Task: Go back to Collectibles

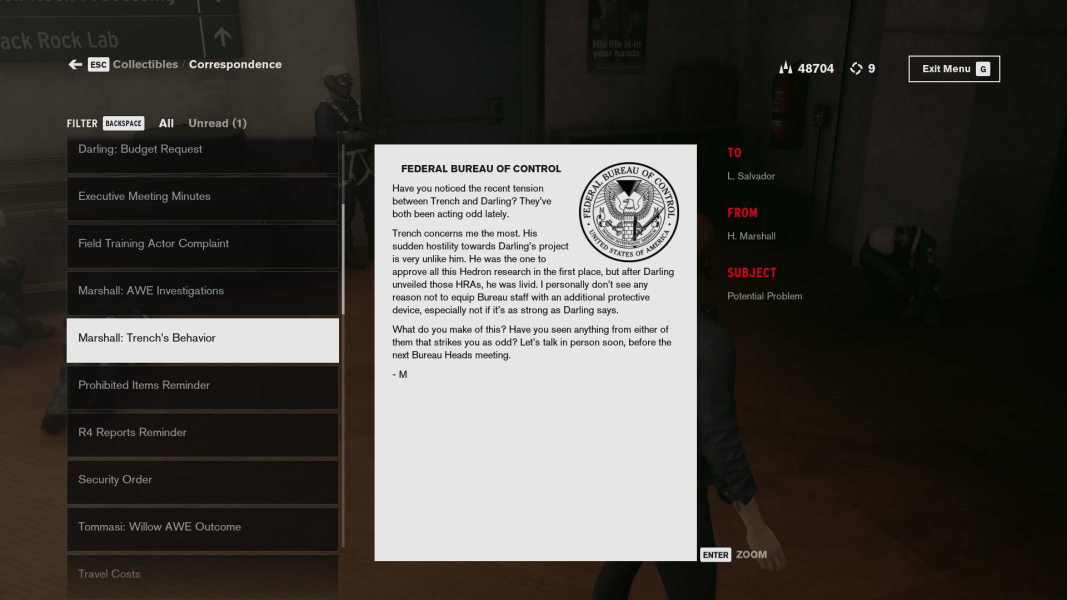Action: [x=145, y=65]
